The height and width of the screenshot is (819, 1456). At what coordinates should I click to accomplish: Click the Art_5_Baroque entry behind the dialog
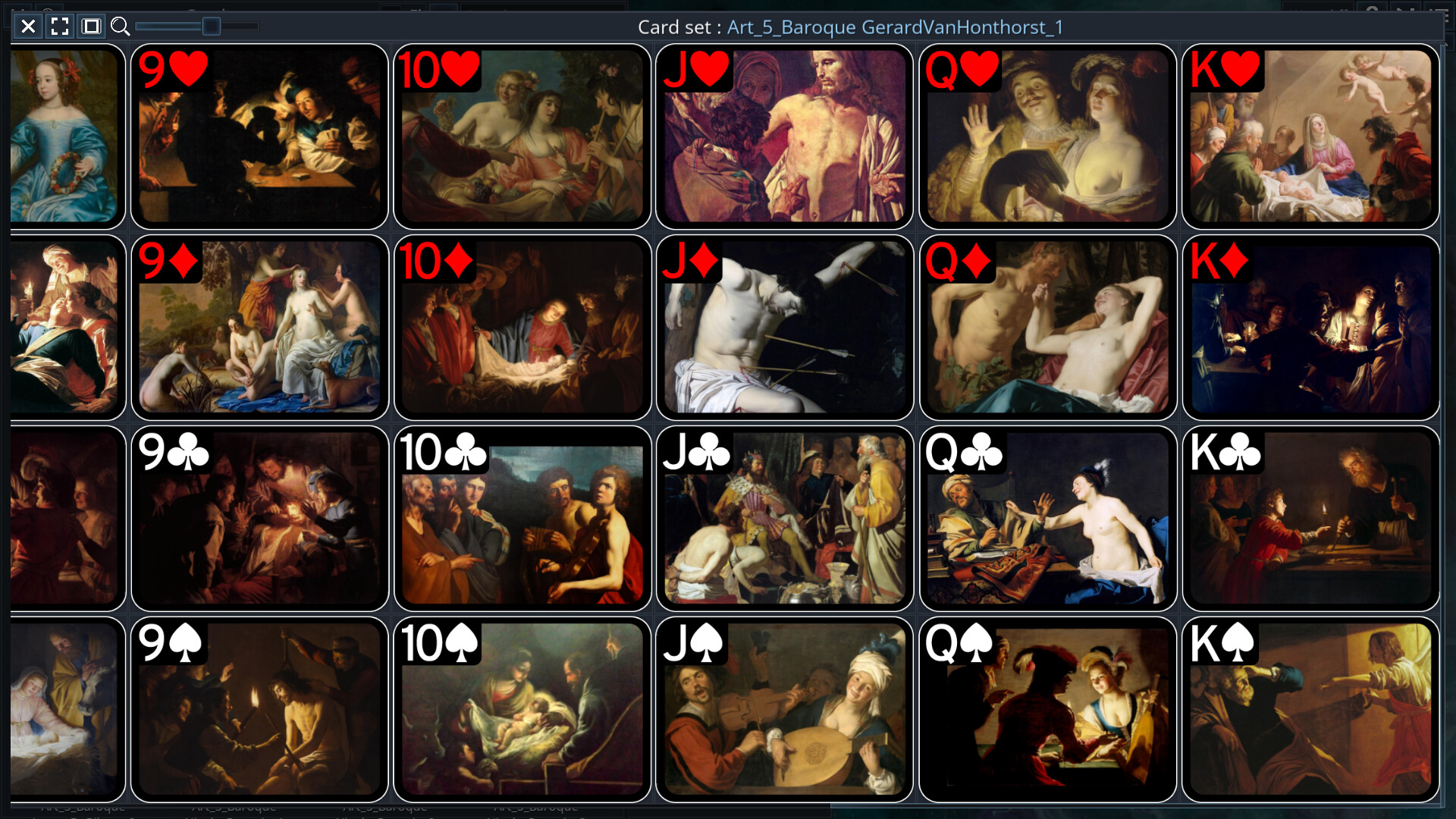coord(83,807)
